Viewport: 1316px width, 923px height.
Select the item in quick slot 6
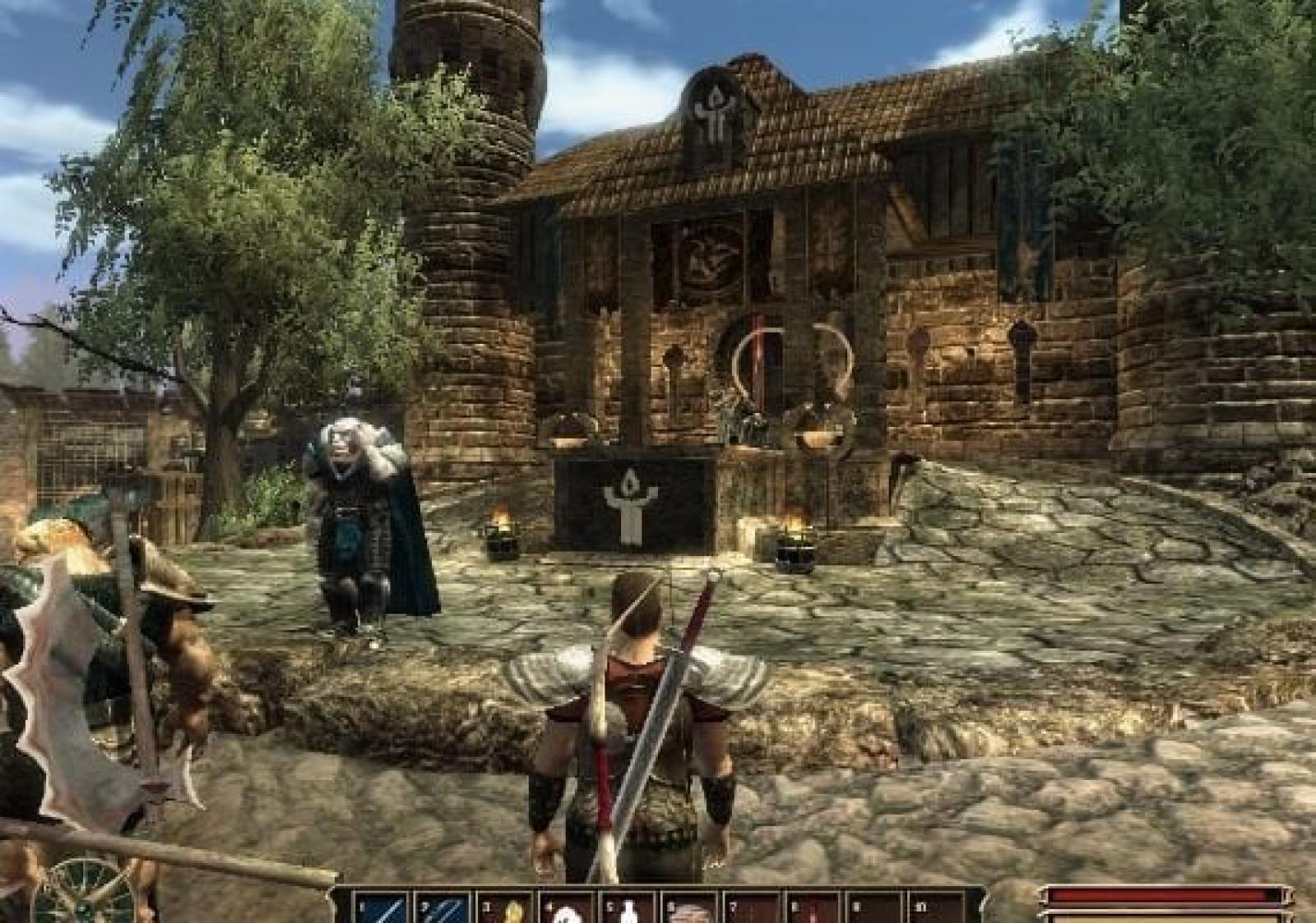(692, 910)
